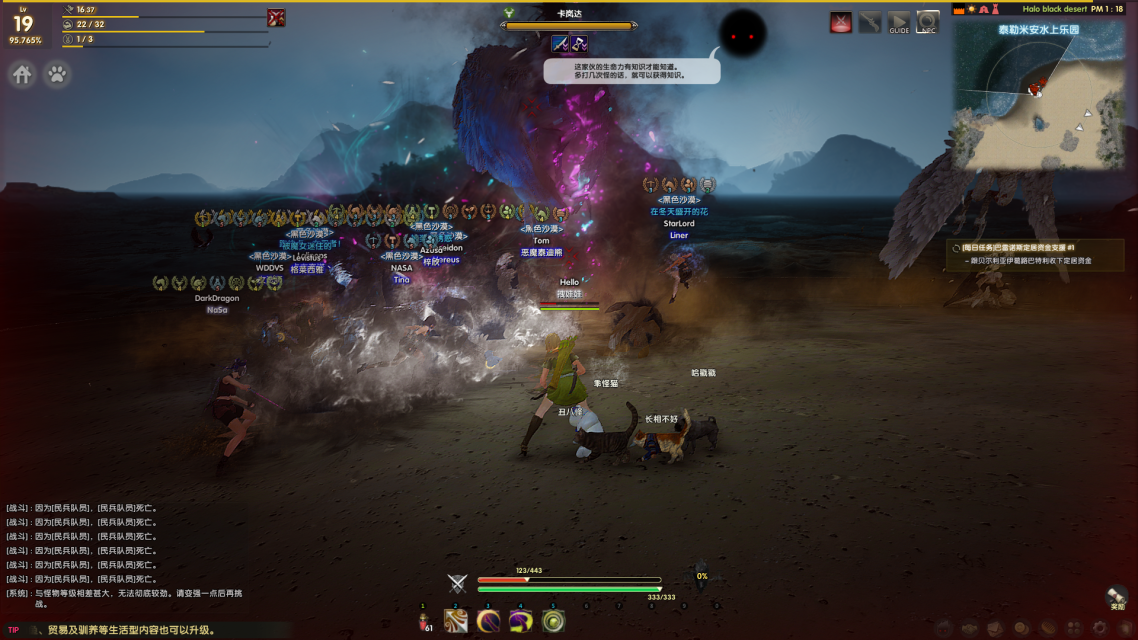Click the crossed swords icon beside the health bar
The width and height of the screenshot is (1138, 640).
tap(457, 584)
